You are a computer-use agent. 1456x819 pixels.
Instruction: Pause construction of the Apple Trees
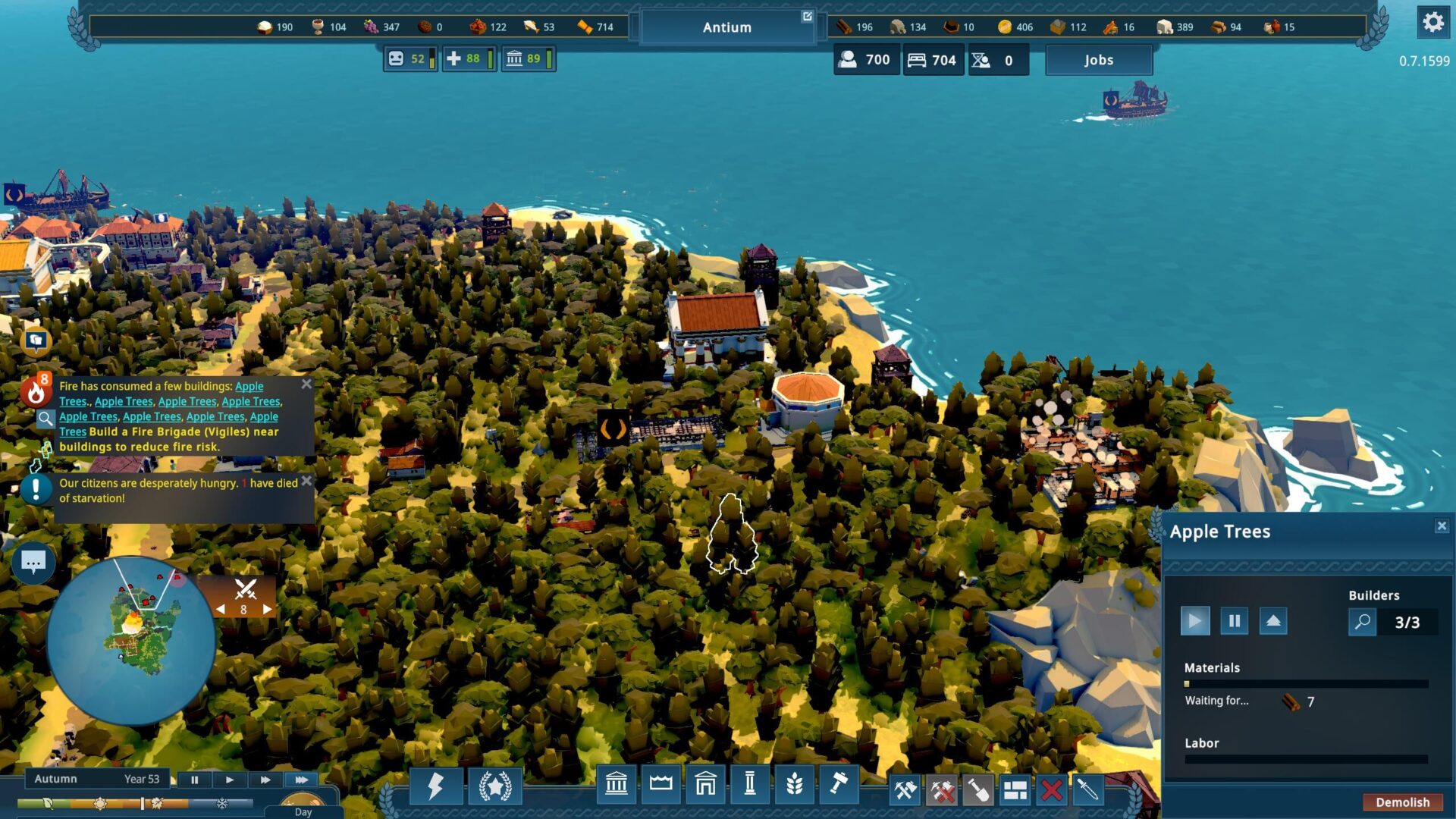[x=1234, y=621]
